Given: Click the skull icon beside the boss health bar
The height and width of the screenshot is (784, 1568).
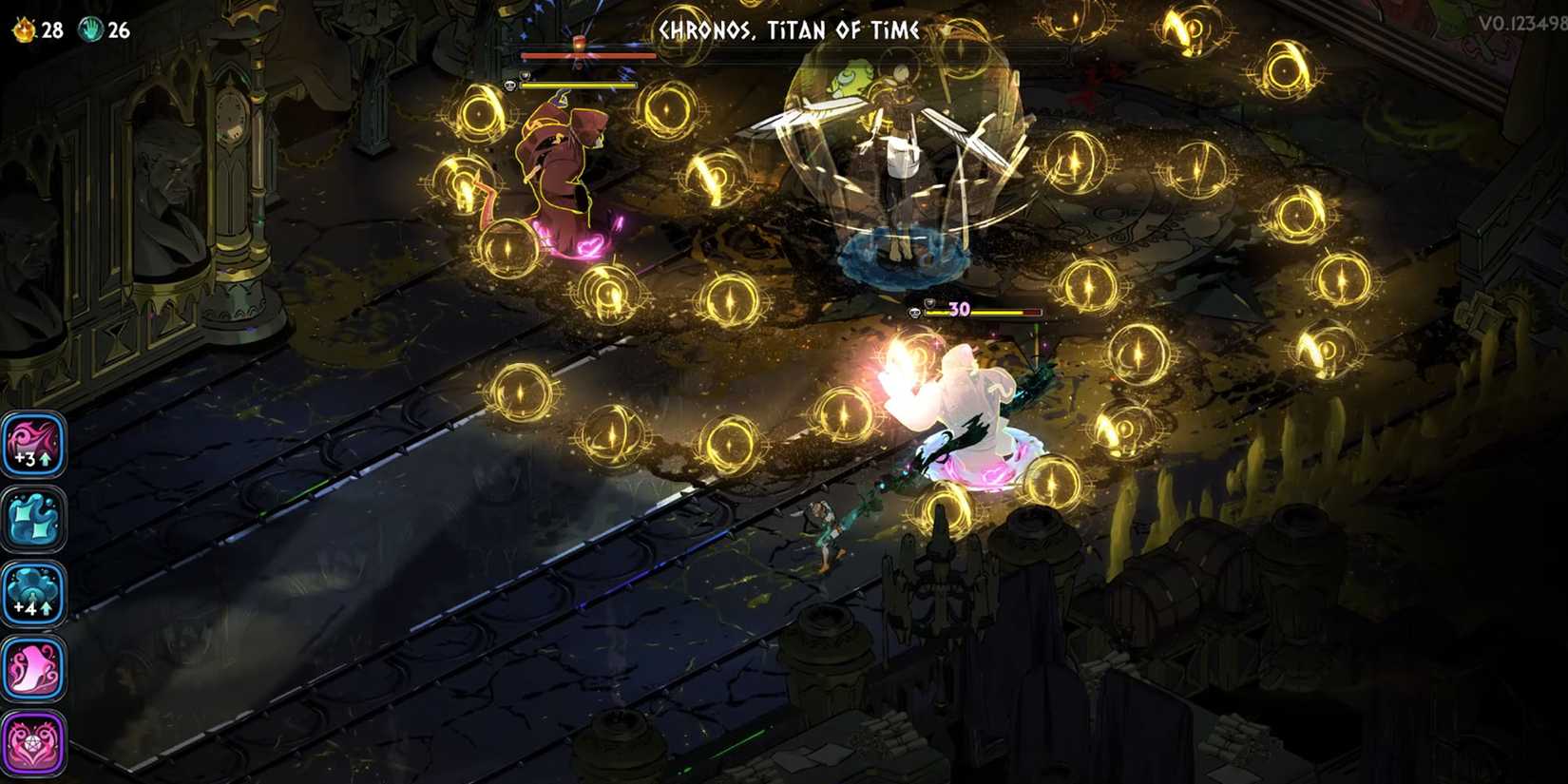Looking at the screenshot, I should pyautogui.click(x=509, y=86).
